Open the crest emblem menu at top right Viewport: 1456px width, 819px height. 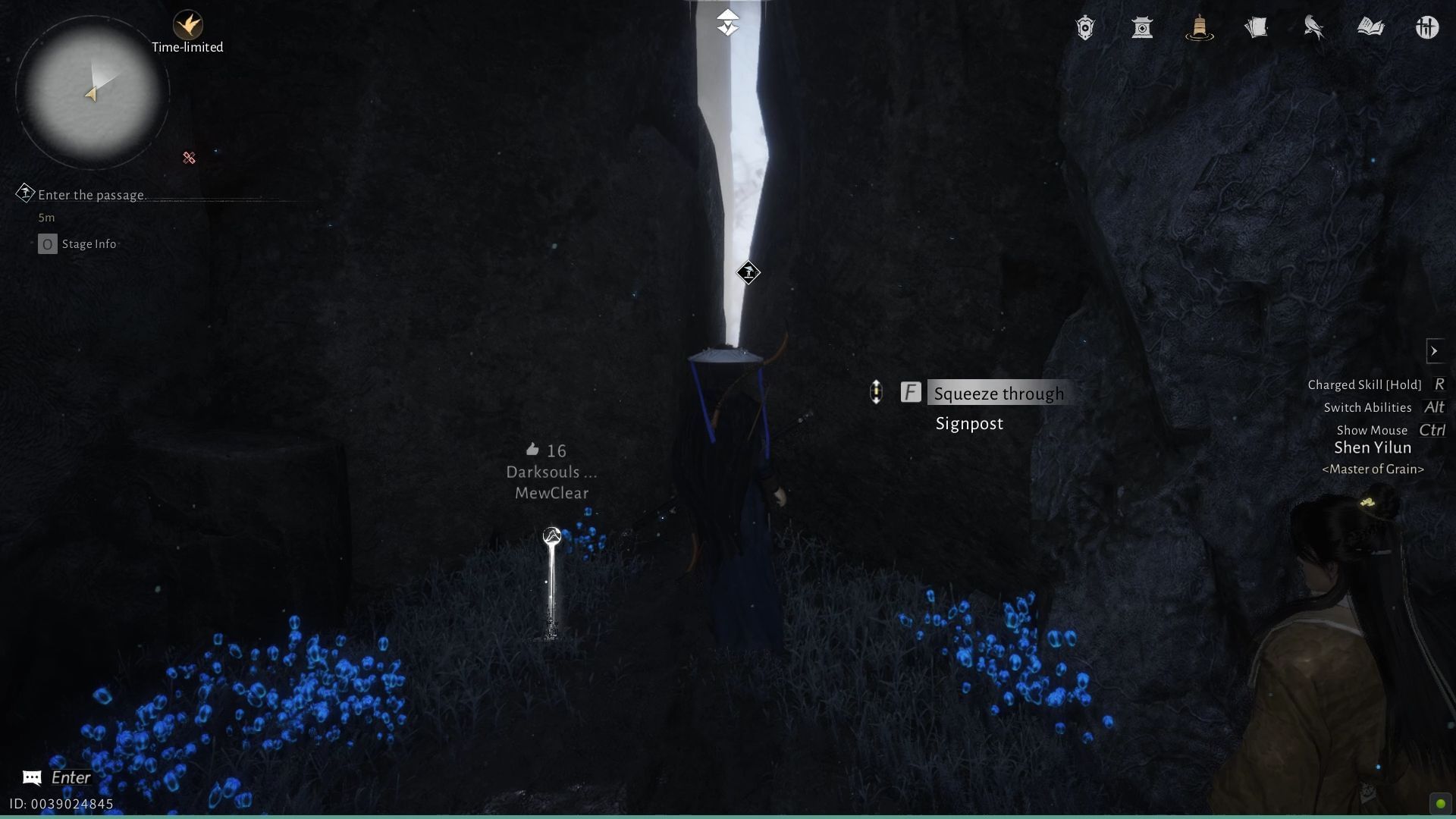[1084, 27]
